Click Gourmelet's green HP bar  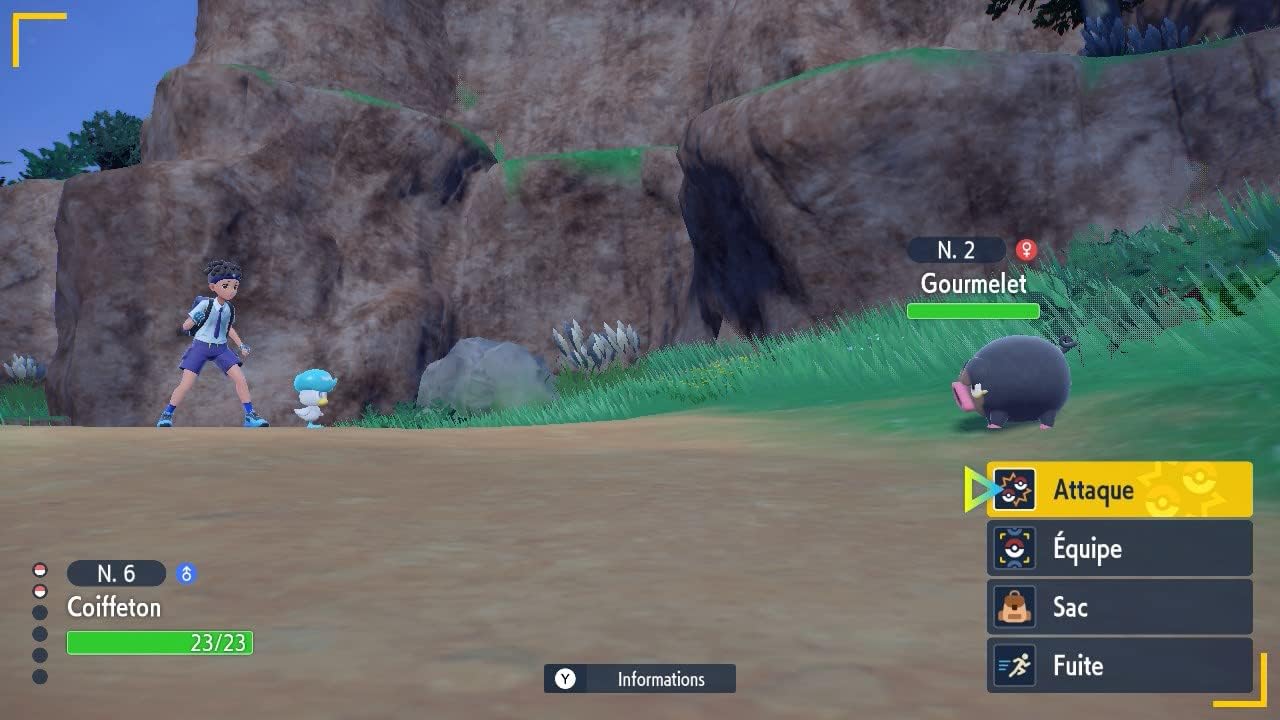tap(973, 311)
